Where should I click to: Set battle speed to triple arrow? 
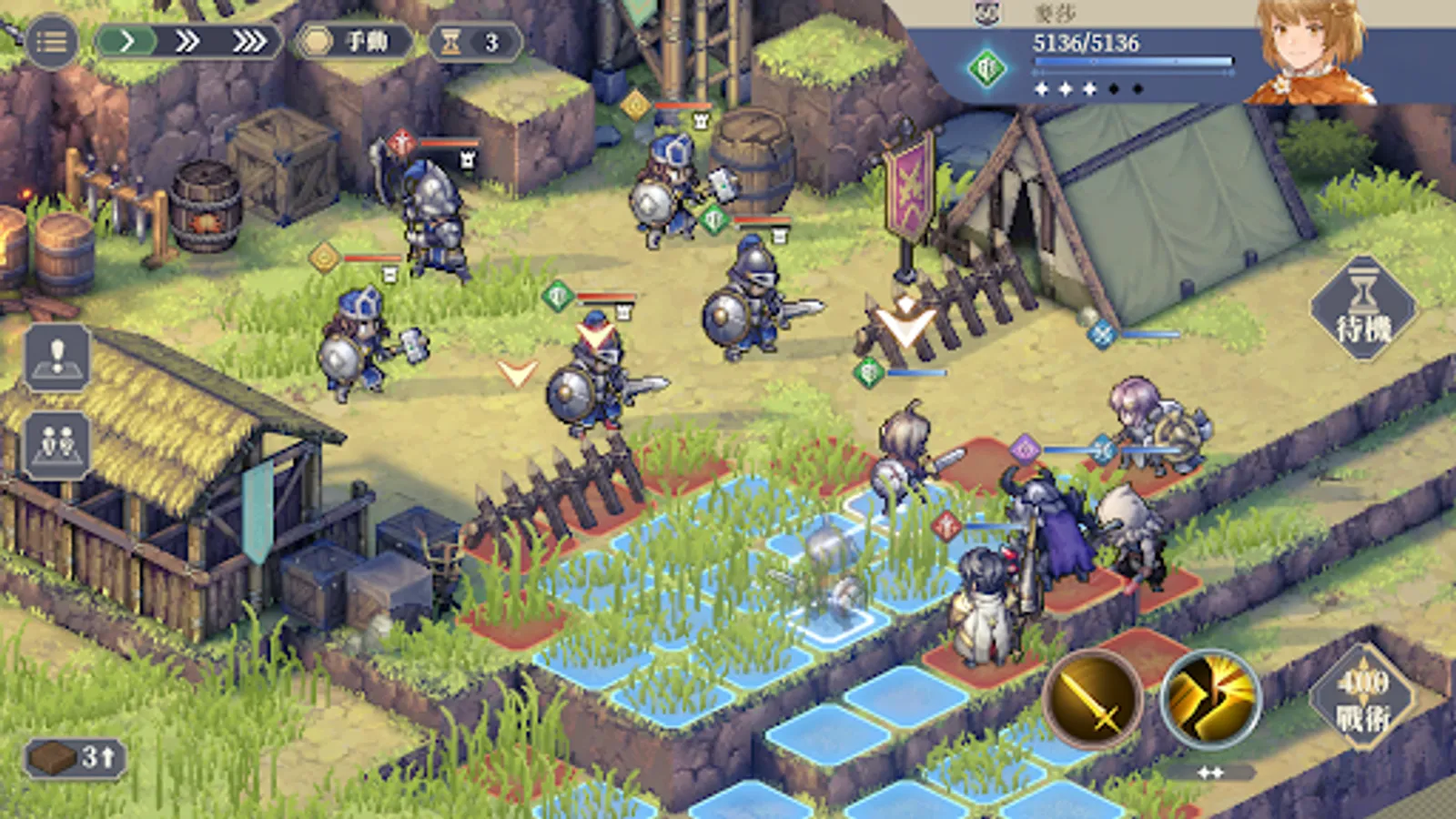(x=248, y=42)
